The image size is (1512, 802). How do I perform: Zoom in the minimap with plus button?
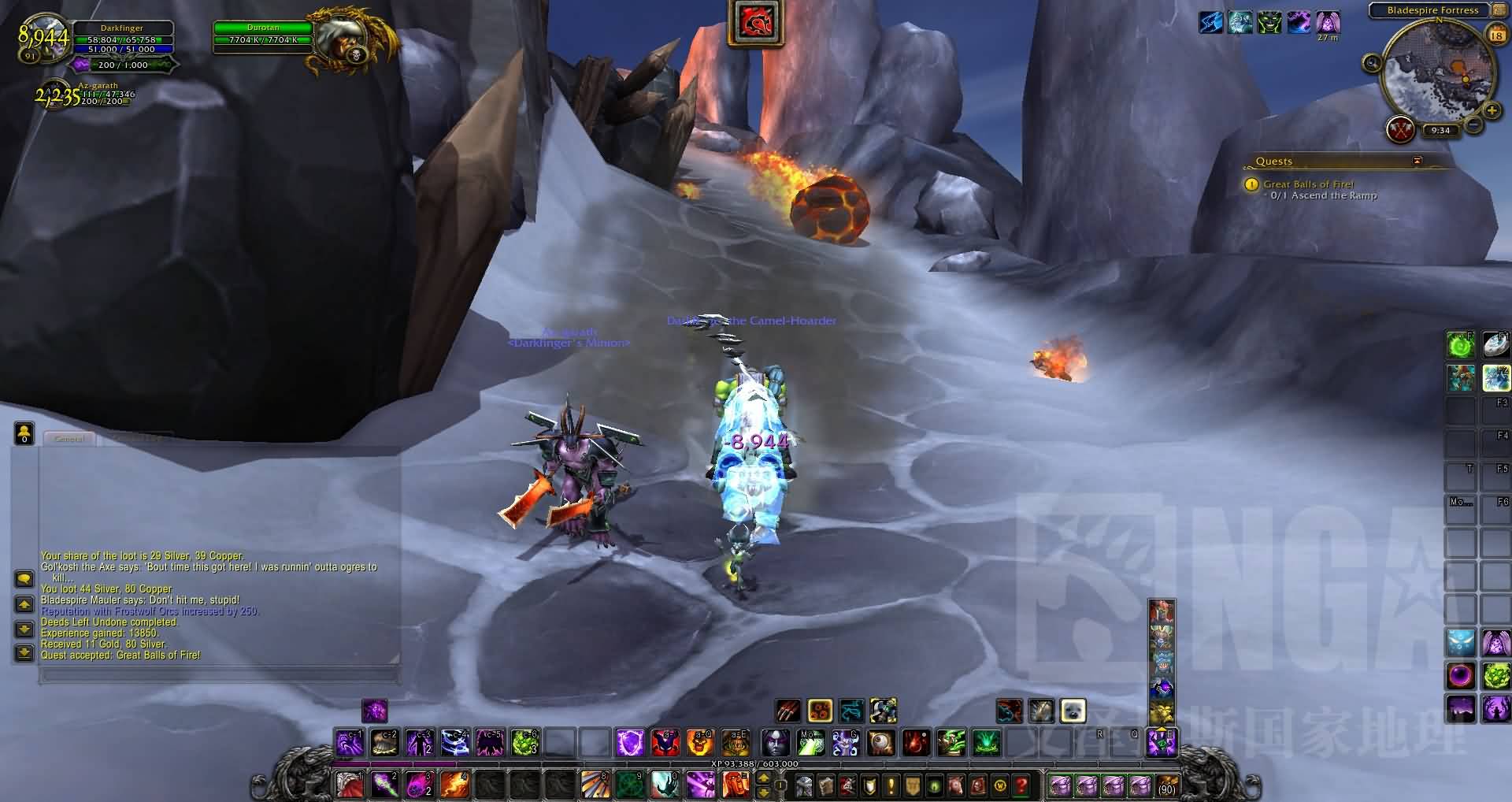(x=1492, y=111)
